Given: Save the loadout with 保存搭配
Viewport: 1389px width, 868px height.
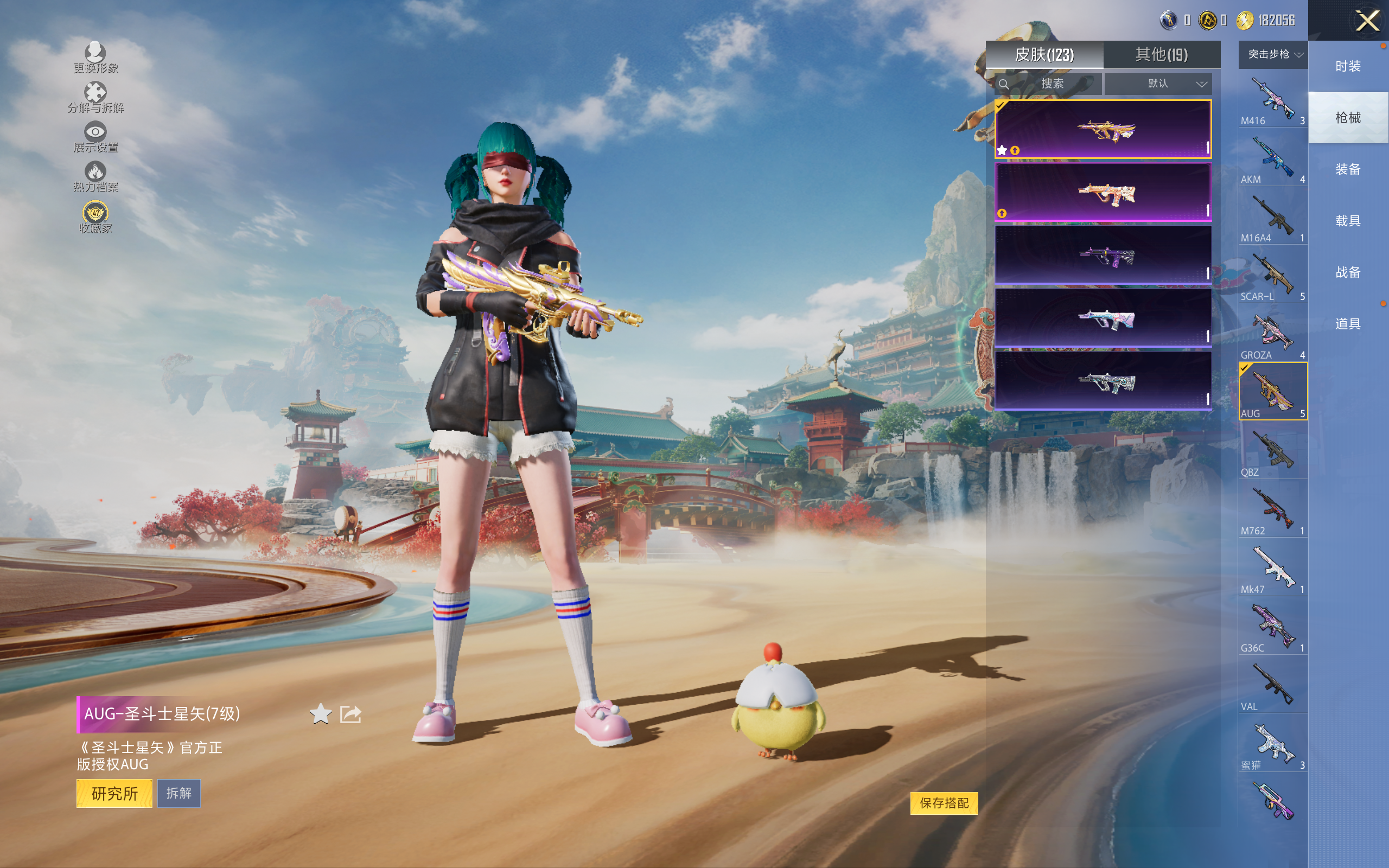Looking at the screenshot, I should coord(944,803).
